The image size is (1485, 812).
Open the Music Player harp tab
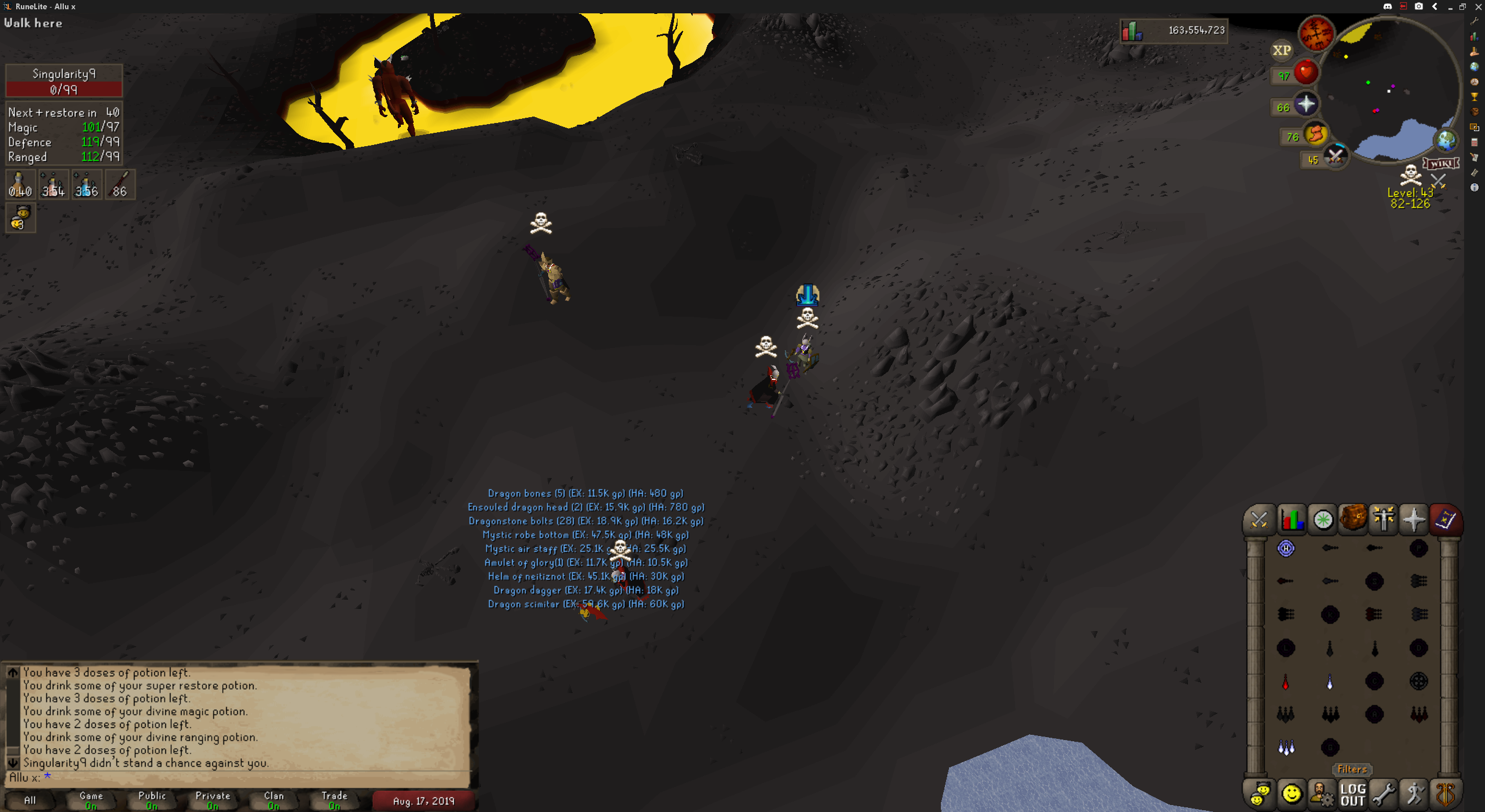(x=1446, y=794)
